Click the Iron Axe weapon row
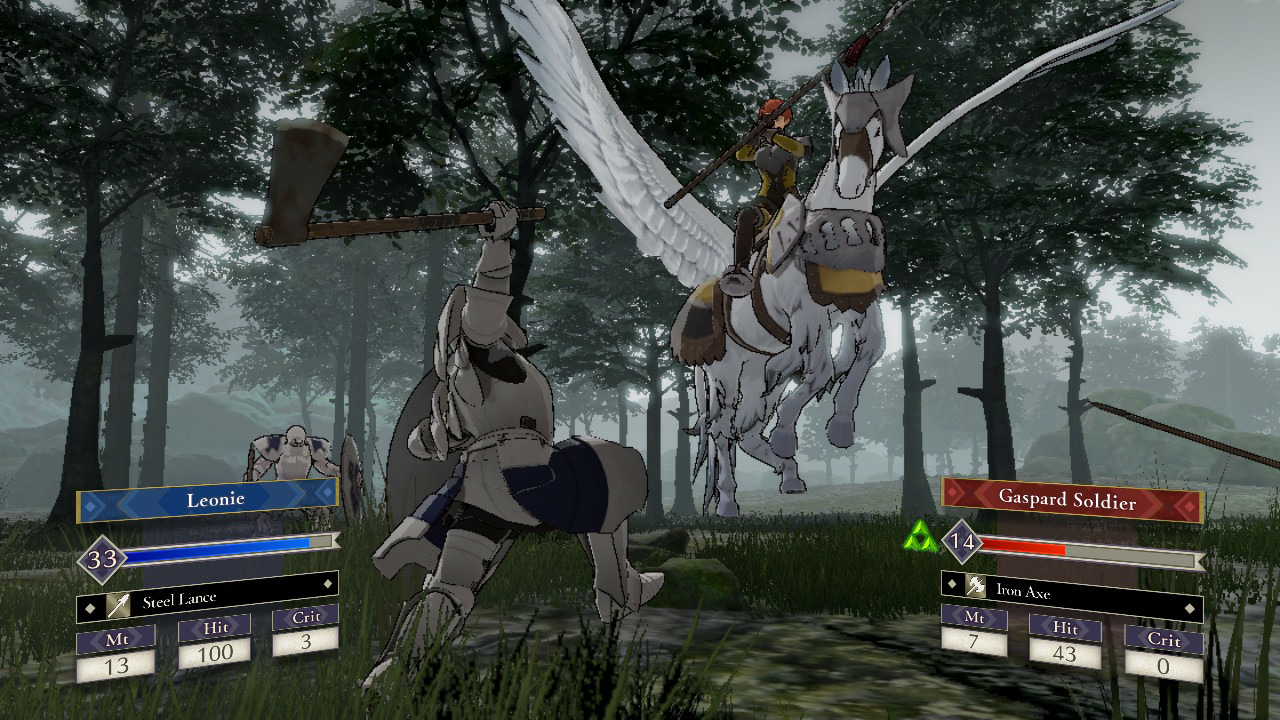The width and height of the screenshot is (1280, 720). click(x=1070, y=593)
